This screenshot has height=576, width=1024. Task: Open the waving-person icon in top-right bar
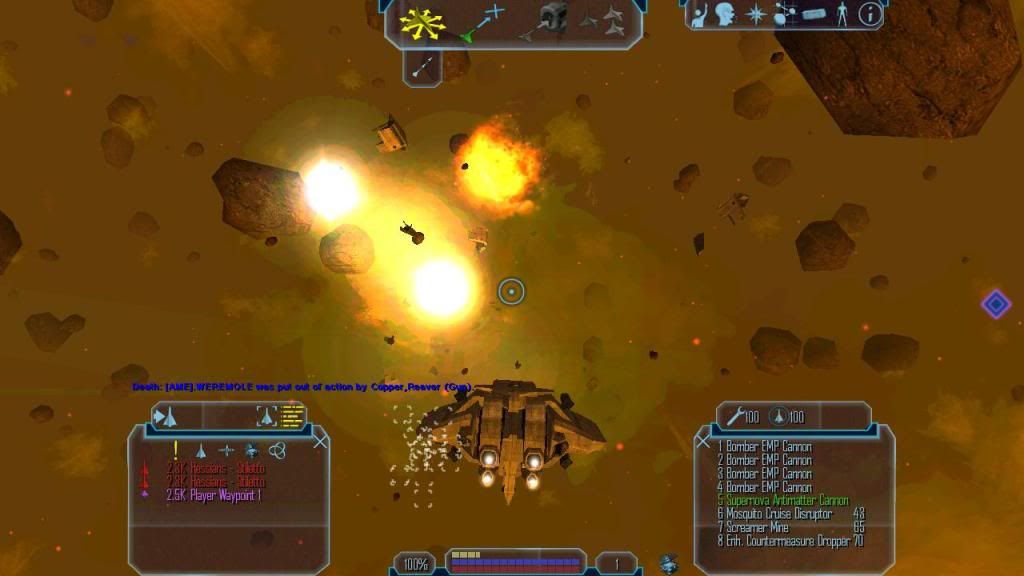point(700,15)
